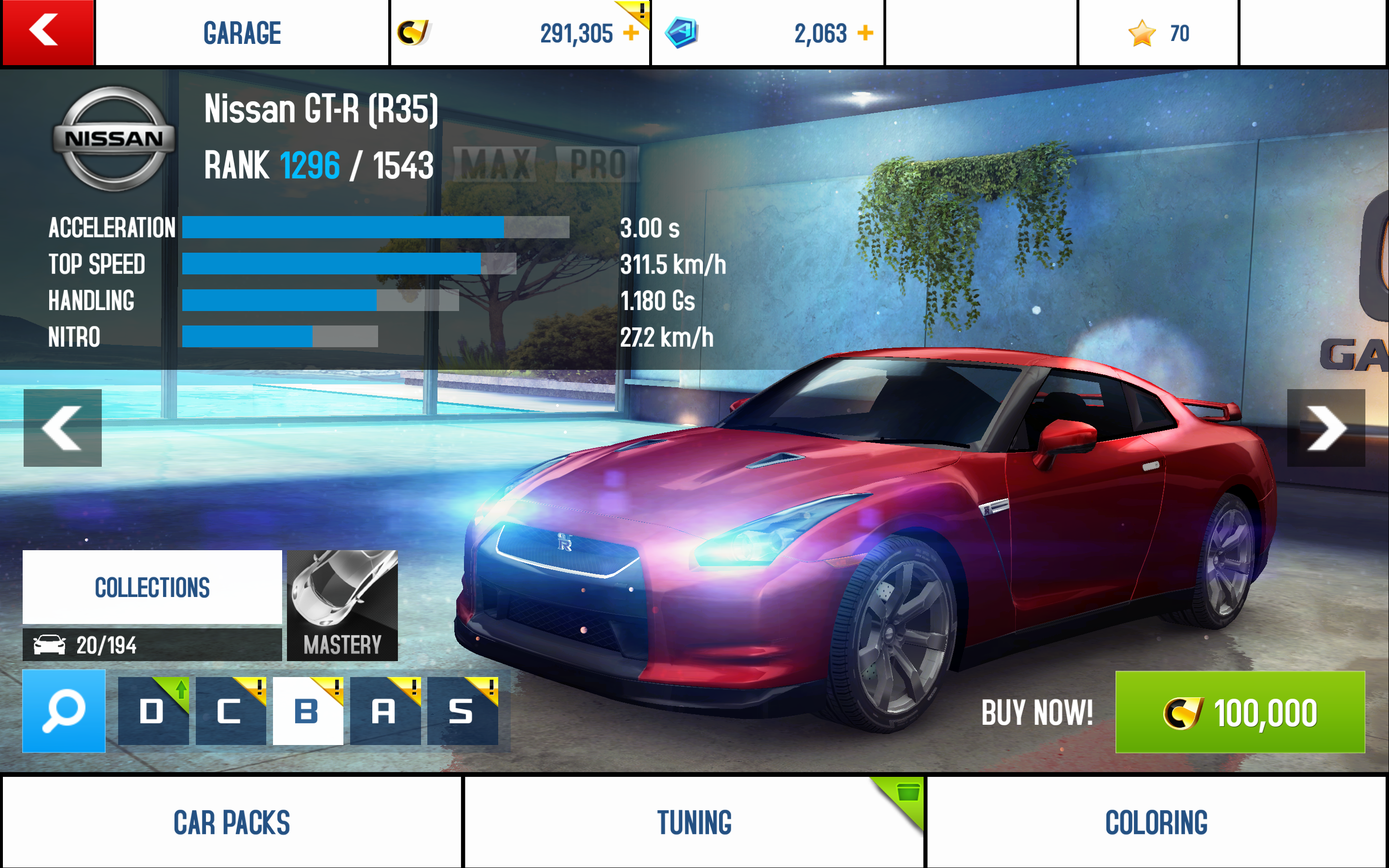Select the class B car tab

click(x=308, y=711)
